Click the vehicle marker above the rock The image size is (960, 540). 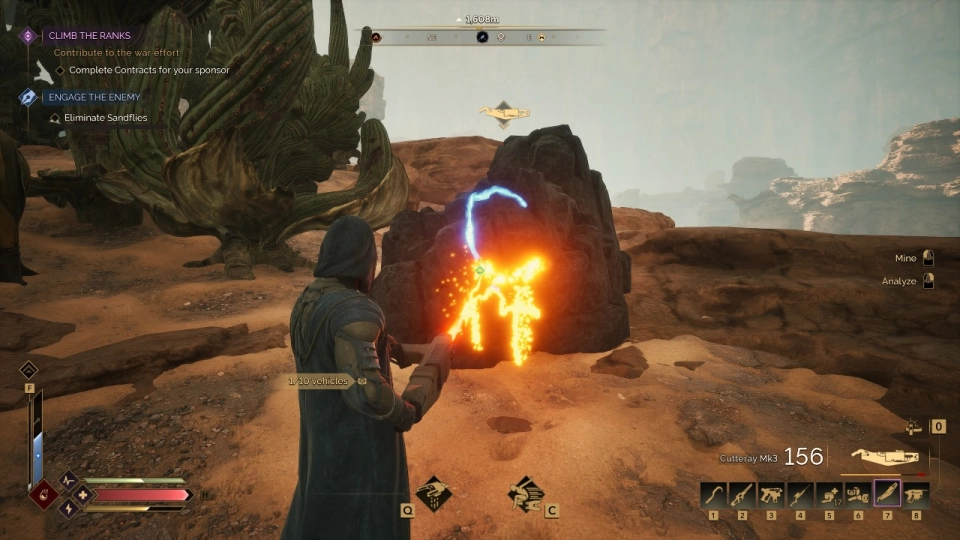(x=504, y=113)
